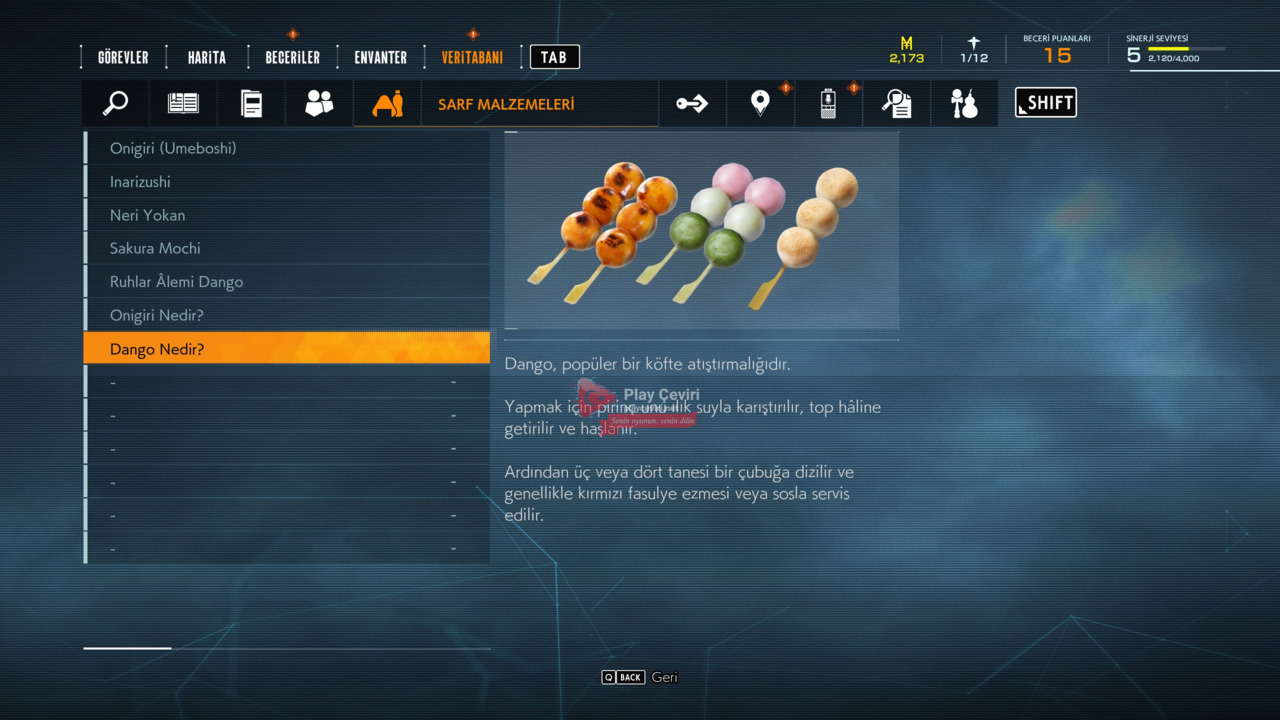Switch to the Envanter tab
The height and width of the screenshot is (720, 1280).
(x=380, y=58)
